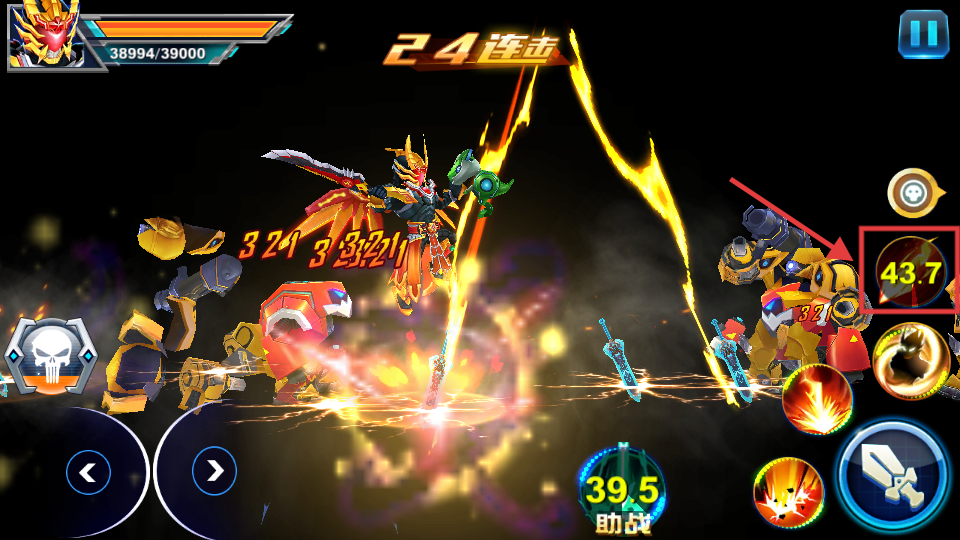Use the red-boxed skill showing 43.7 cooldown
The width and height of the screenshot is (960, 540).
point(909,272)
